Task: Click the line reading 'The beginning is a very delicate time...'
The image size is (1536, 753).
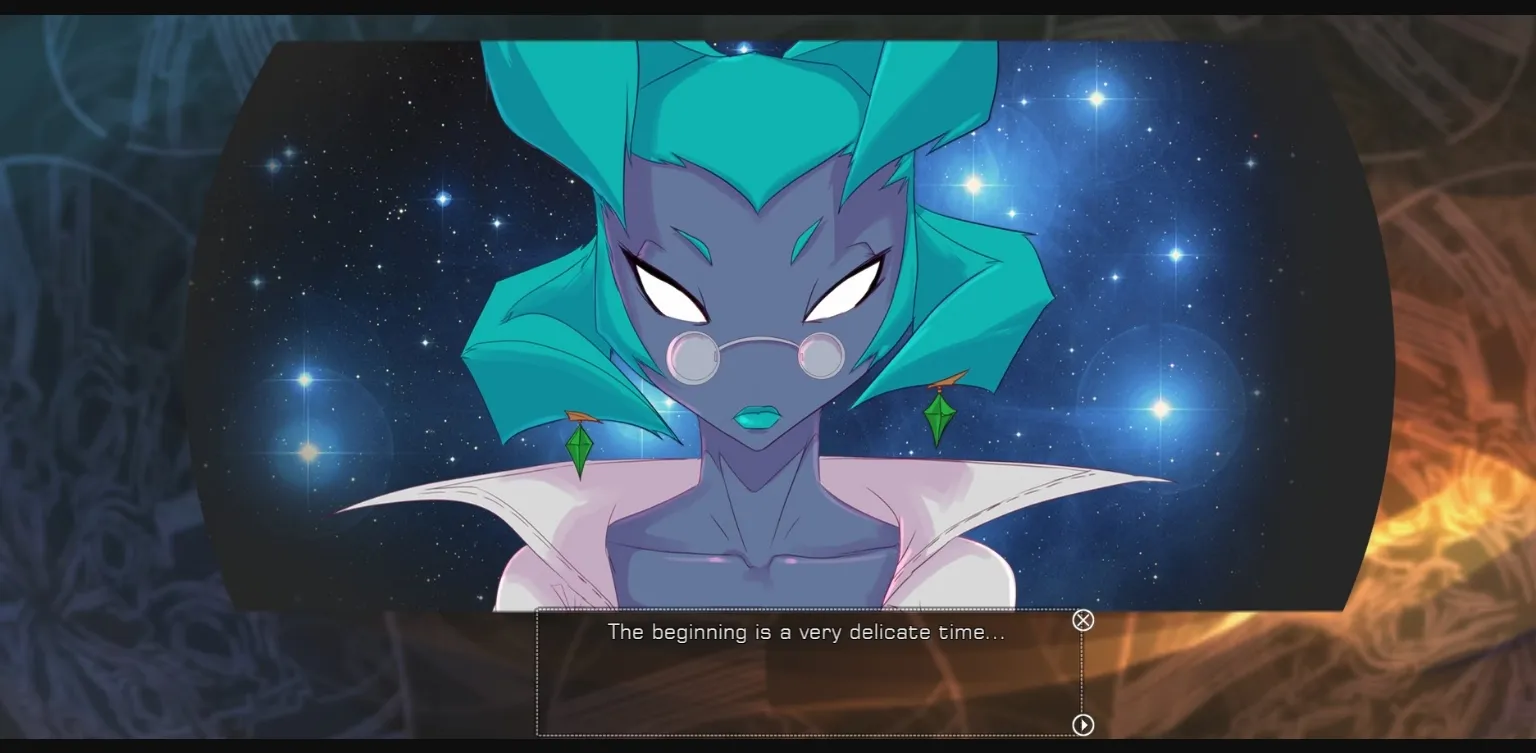Action: click(x=807, y=632)
